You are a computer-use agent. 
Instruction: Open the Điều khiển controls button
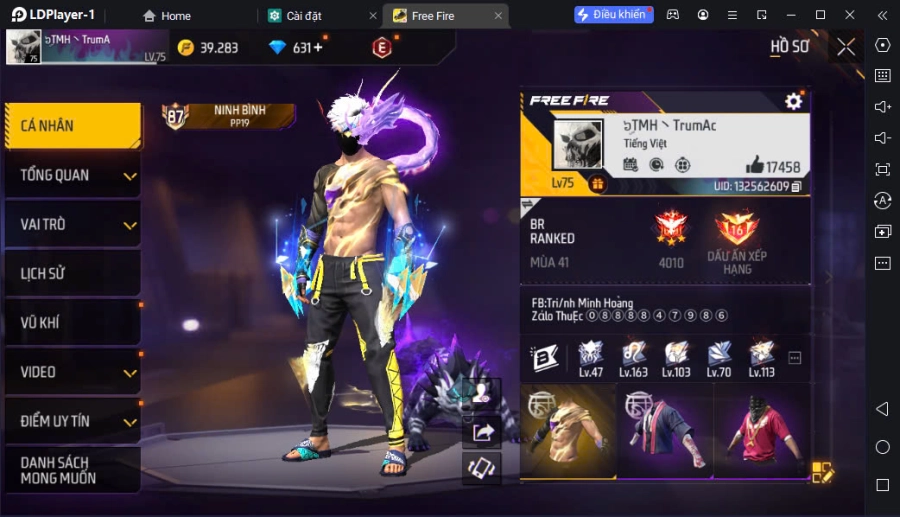(x=612, y=15)
